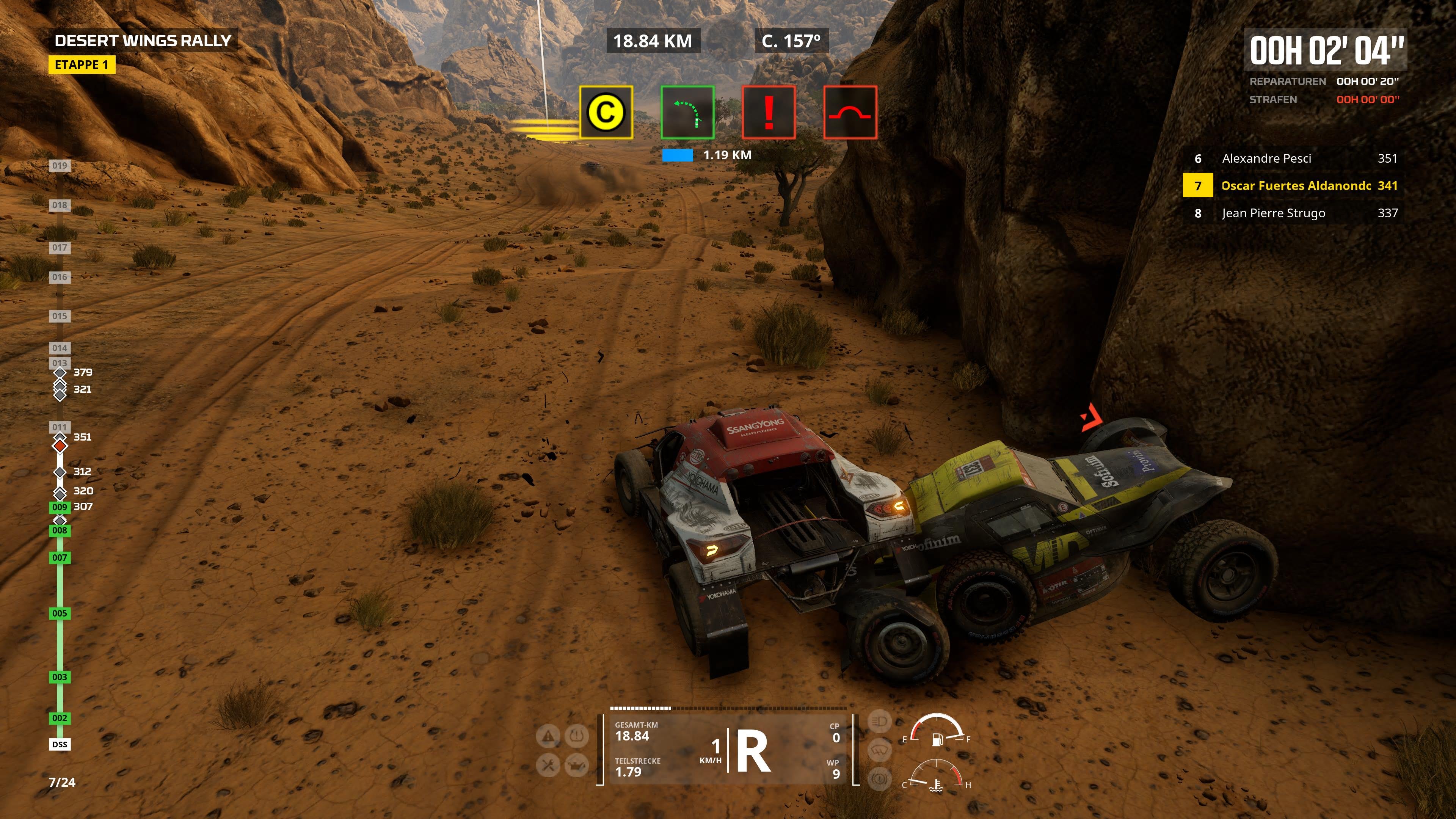
Task: Click the green left-curve roadbook symbol
Action: pyautogui.click(x=687, y=114)
